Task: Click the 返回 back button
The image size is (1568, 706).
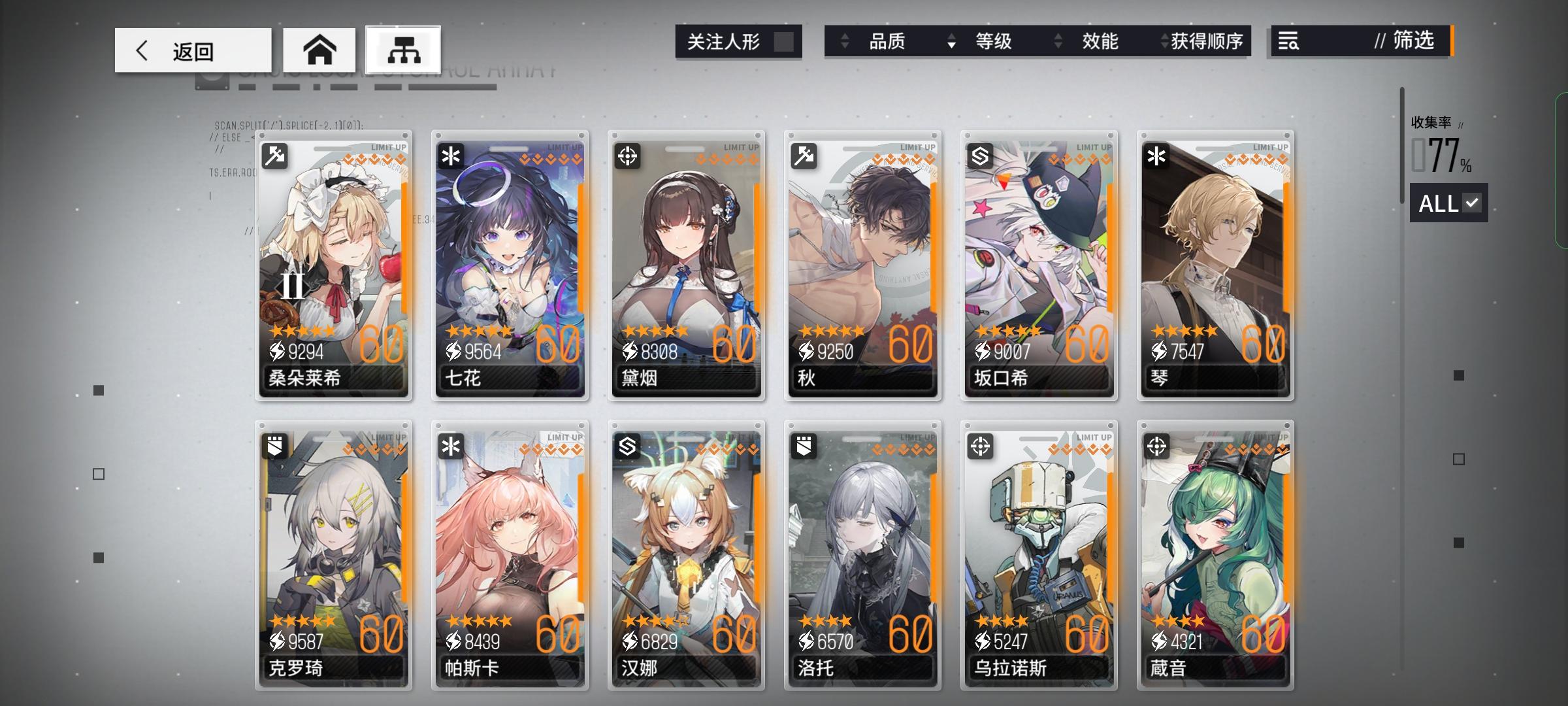Action: (x=193, y=50)
